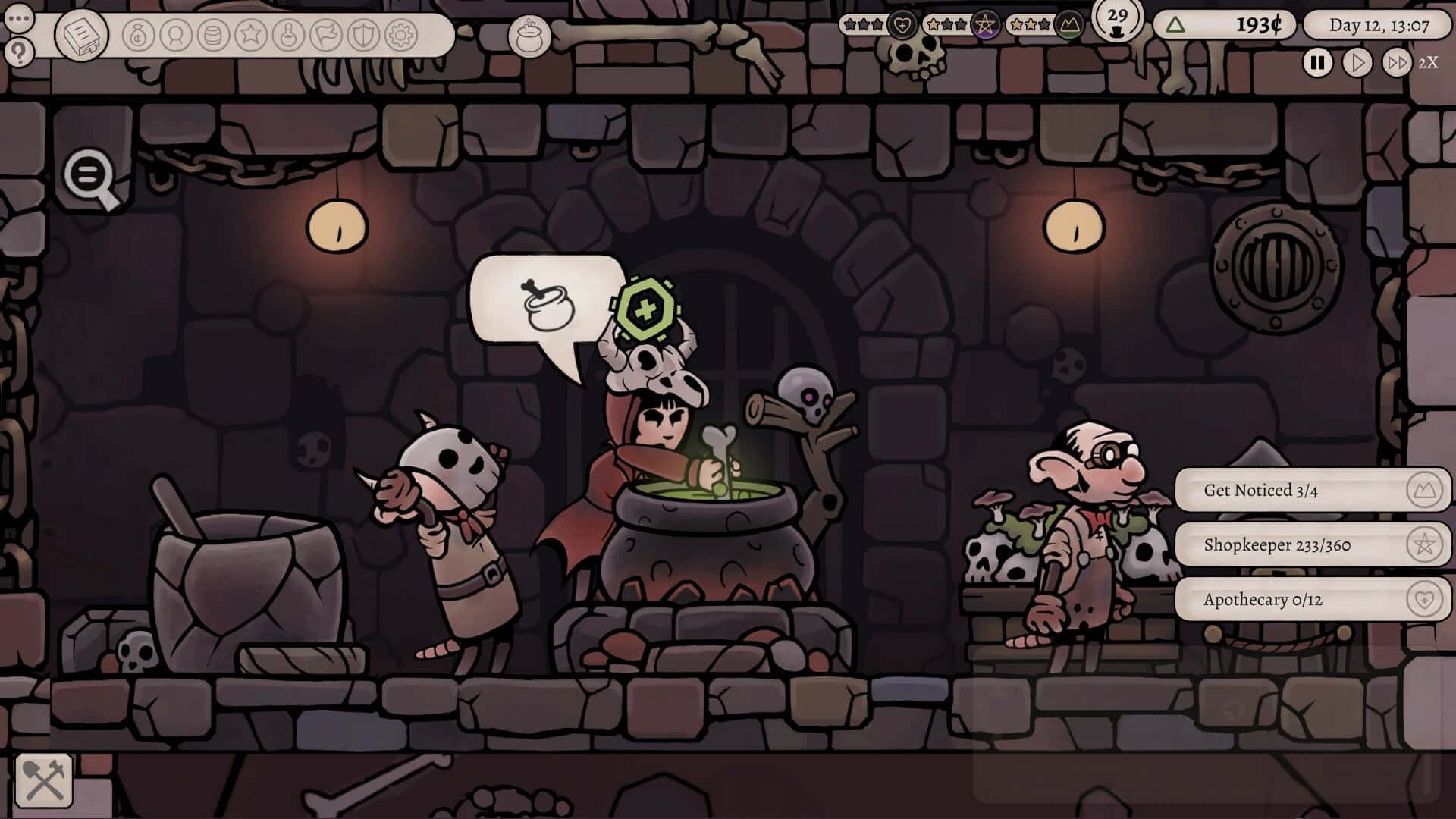Open the Shopkeeper 233/360 objective
The width and height of the screenshot is (1456, 819).
[x=1312, y=545]
